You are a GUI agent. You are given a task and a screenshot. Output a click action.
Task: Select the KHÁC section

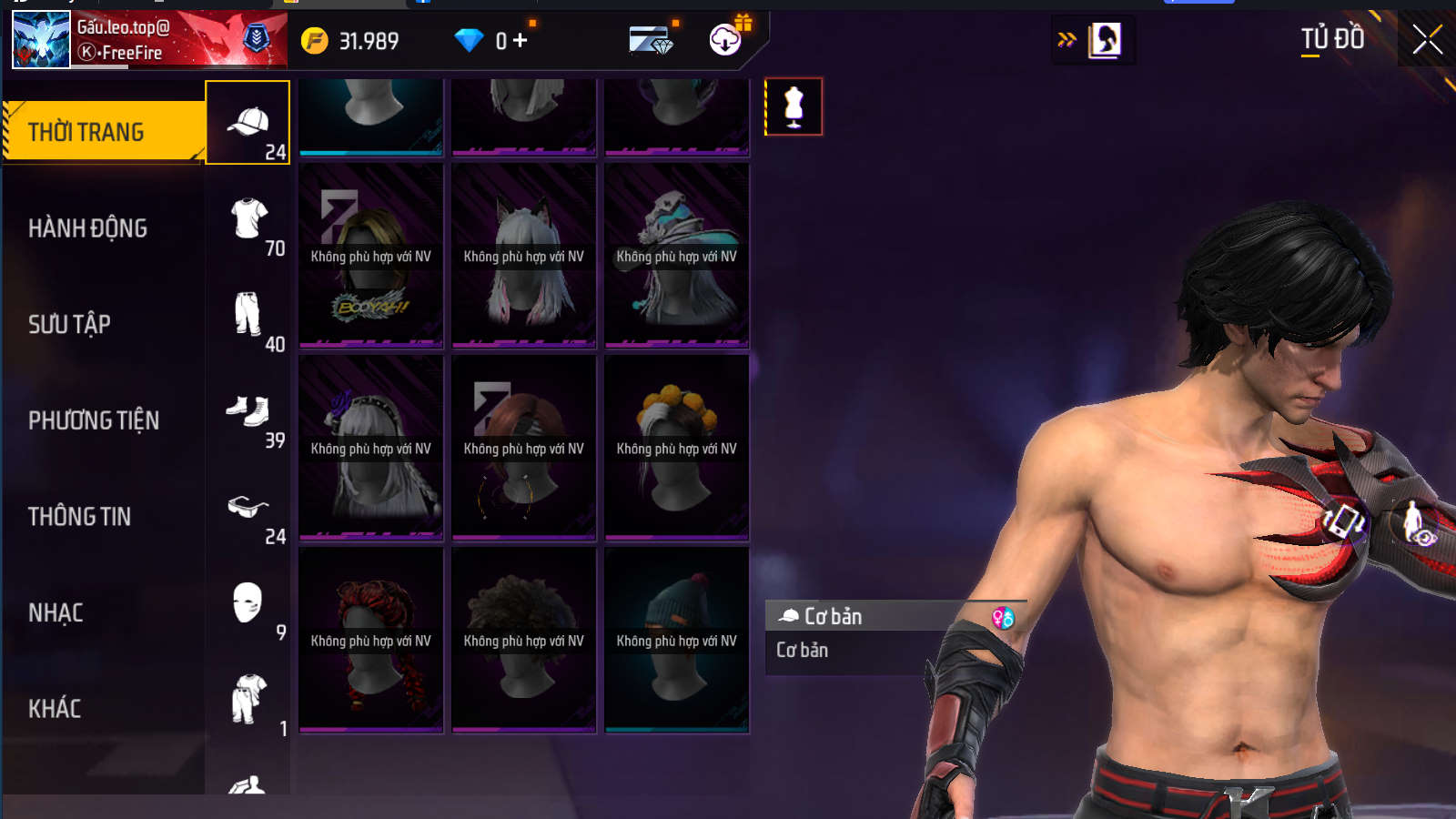point(55,709)
